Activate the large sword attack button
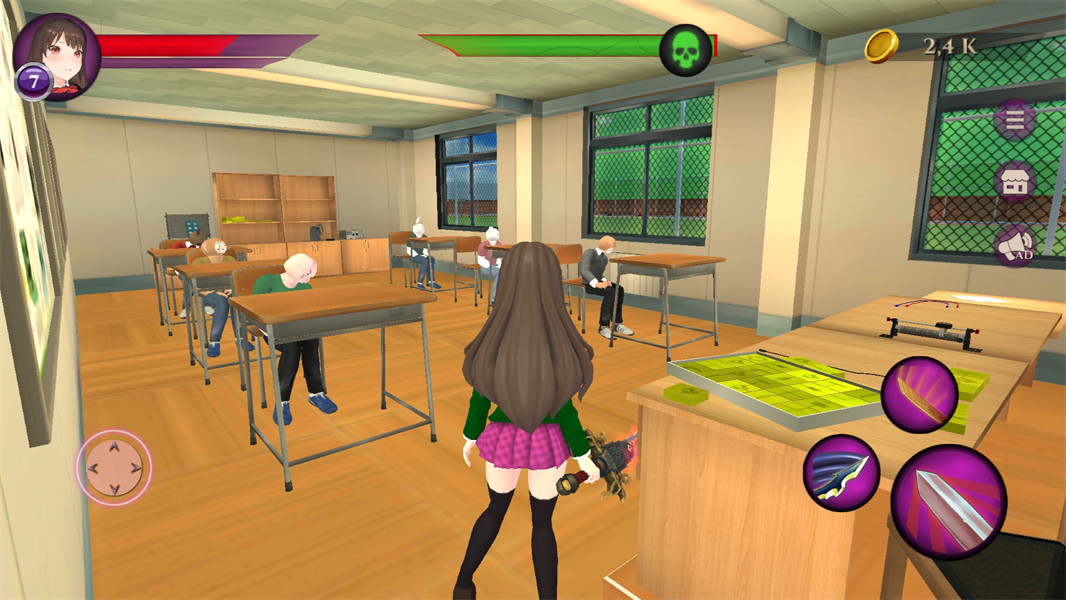This screenshot has height=600, width=1066. [948, 503]
